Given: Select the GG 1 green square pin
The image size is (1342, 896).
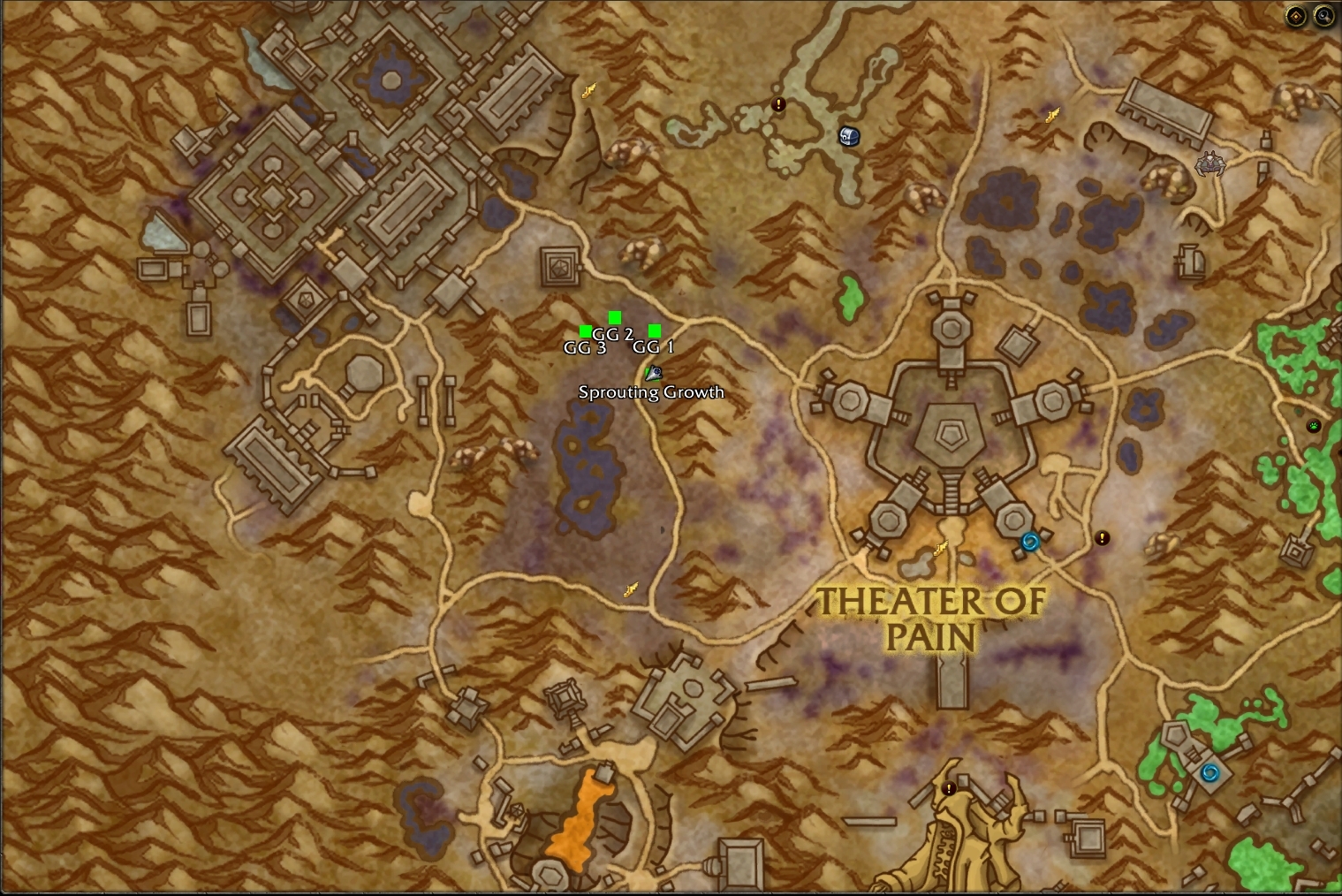Looking at the screenshot, I should tap(654, 330).
